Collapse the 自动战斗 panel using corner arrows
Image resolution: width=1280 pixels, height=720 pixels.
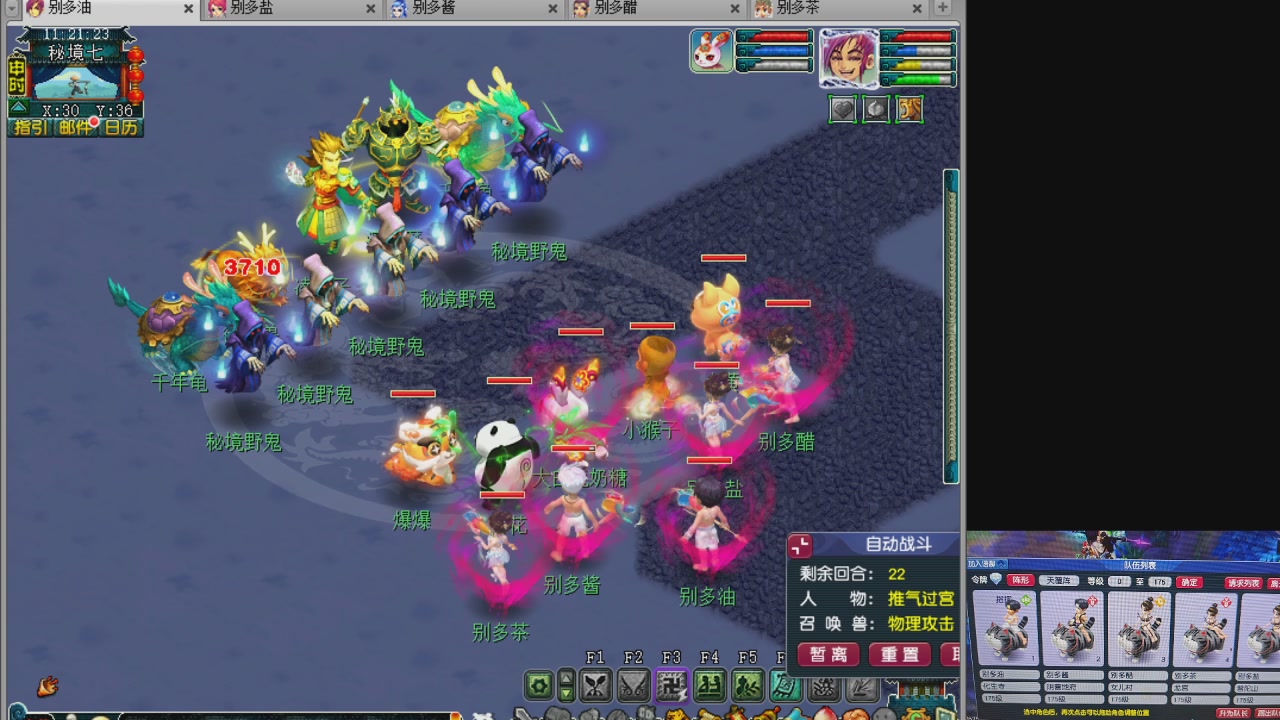coord(798,545)
